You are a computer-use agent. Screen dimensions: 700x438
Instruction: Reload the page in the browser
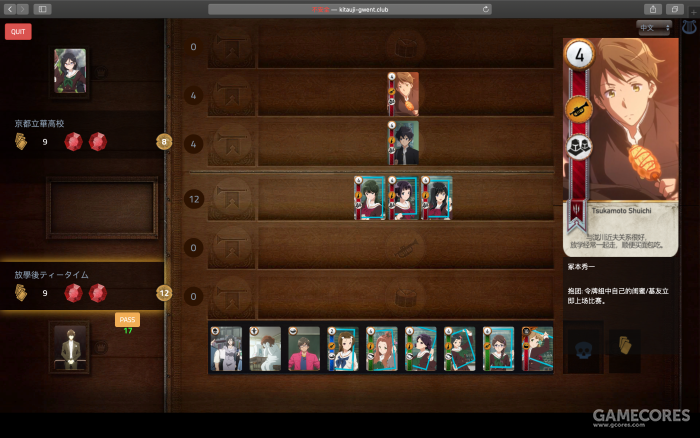tap(486, 9)
